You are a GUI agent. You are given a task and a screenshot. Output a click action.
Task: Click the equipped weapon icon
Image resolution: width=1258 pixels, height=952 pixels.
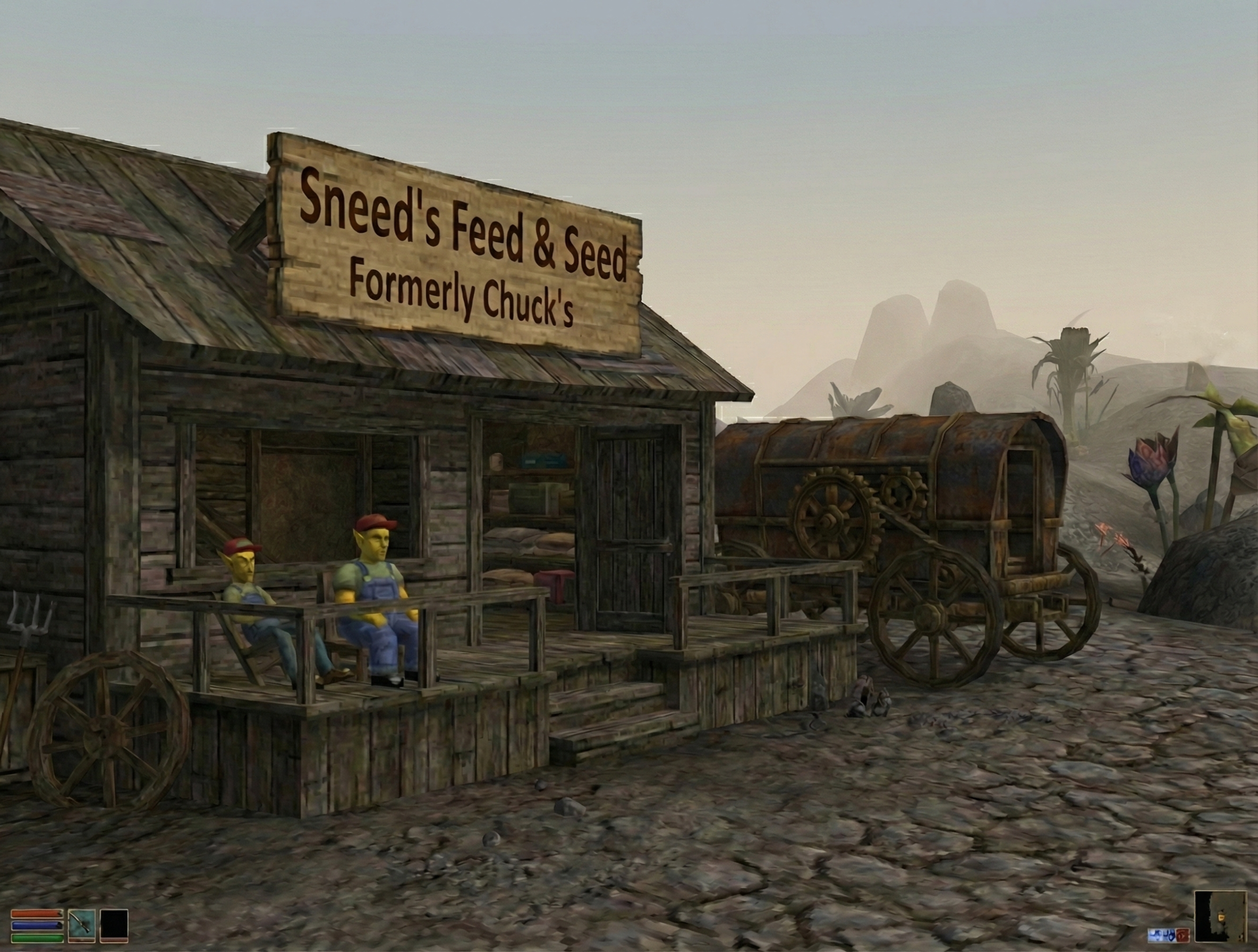[x=81, y=925]
